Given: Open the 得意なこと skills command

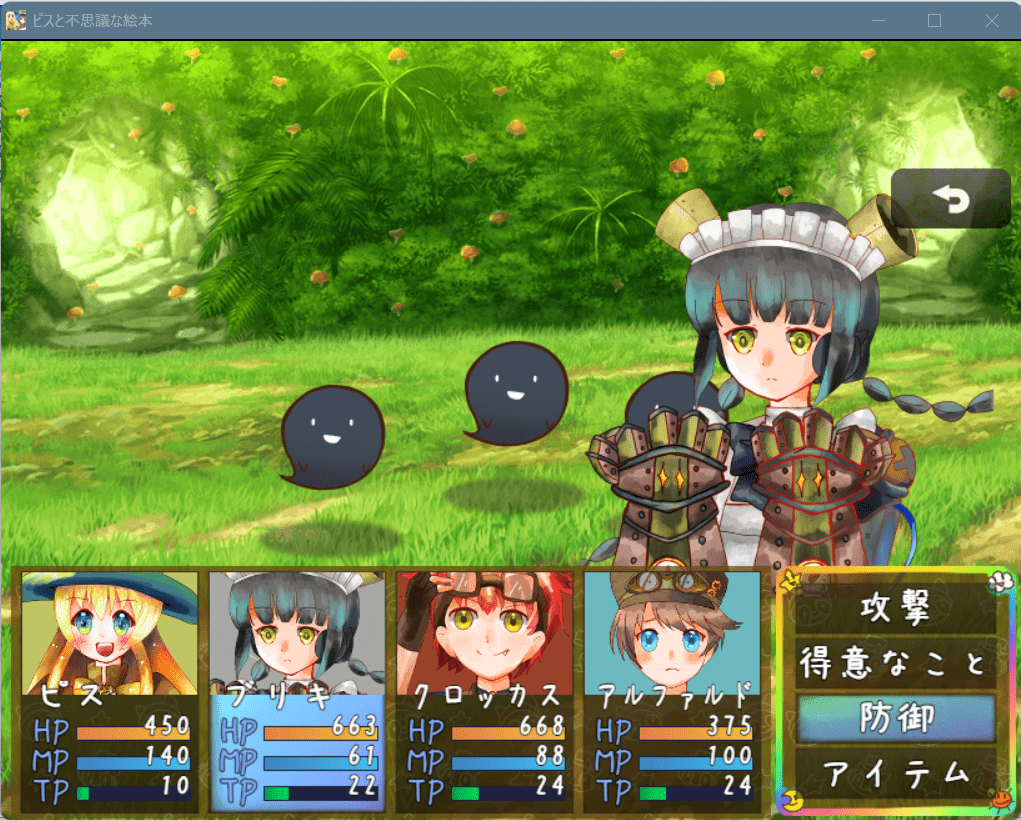Looking at the screenshot, I should tap(896, 663).
